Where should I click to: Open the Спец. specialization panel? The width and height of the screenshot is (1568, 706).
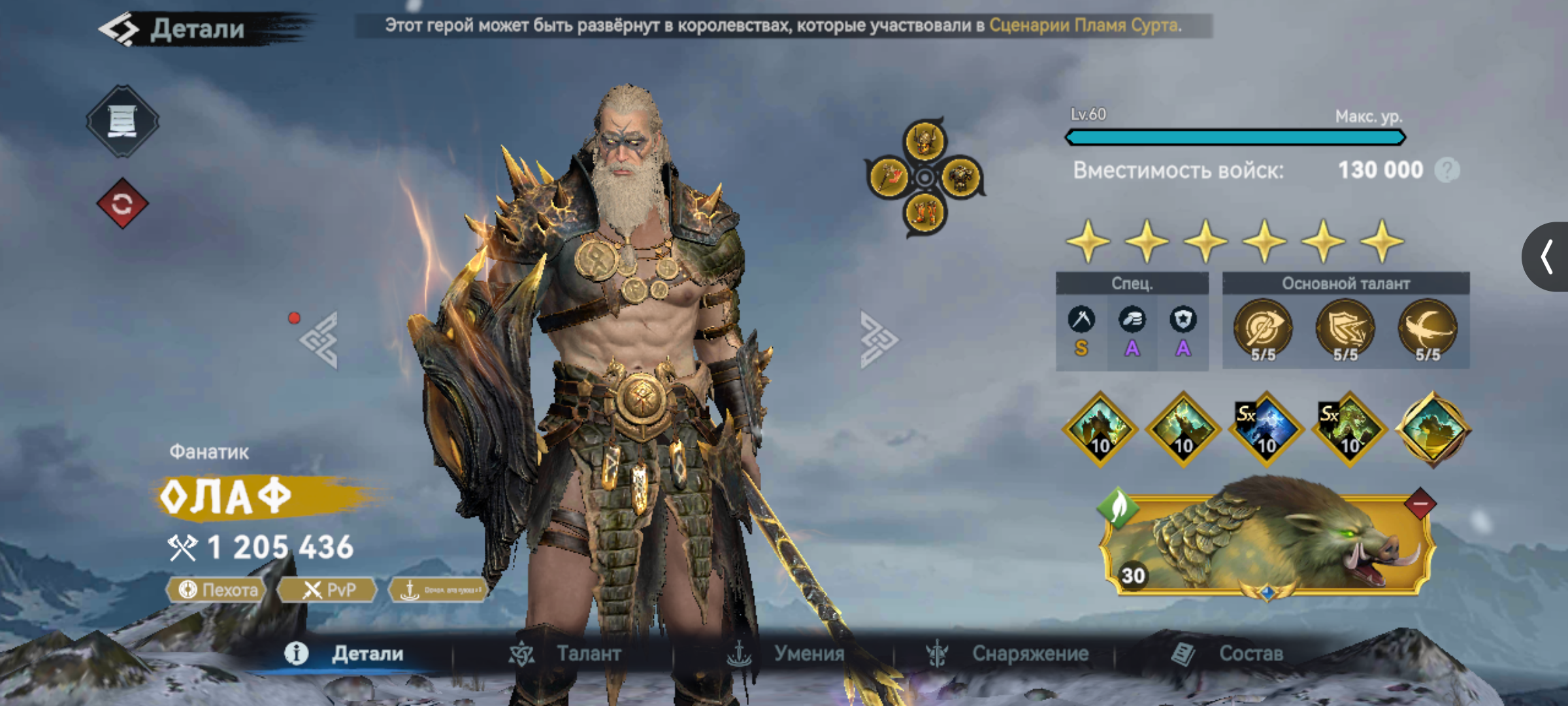[1132, 322]
